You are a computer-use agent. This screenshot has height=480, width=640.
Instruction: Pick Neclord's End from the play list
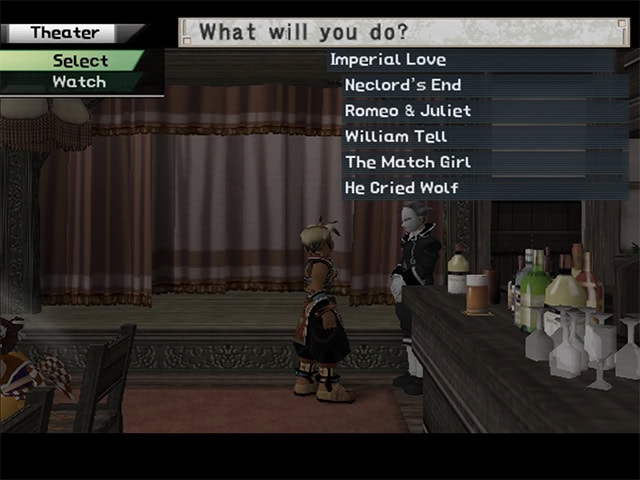pyautogui.click(x=403, y=86)
